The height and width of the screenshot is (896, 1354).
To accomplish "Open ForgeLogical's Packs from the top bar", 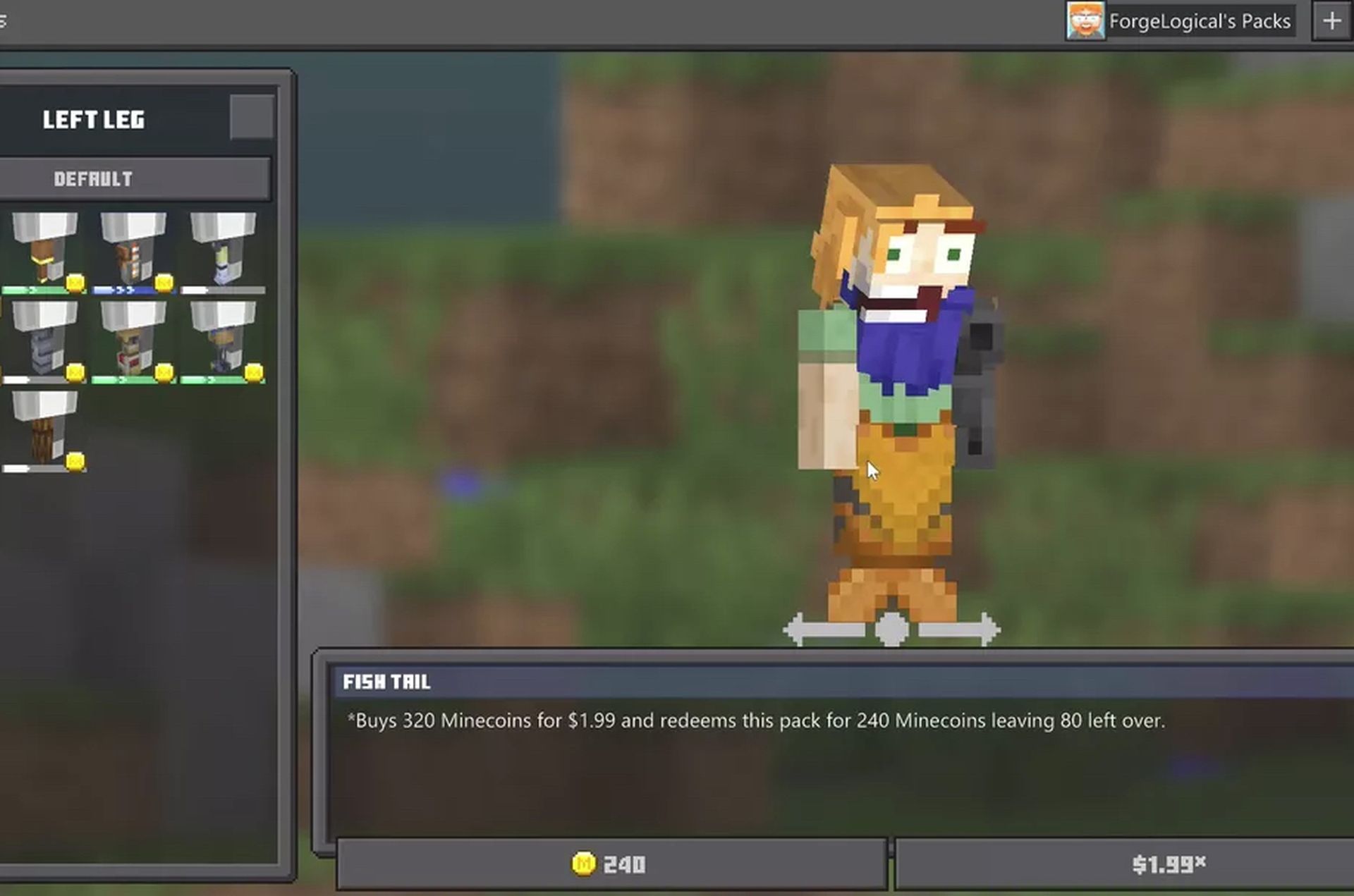I will (x=1199, y=20).
